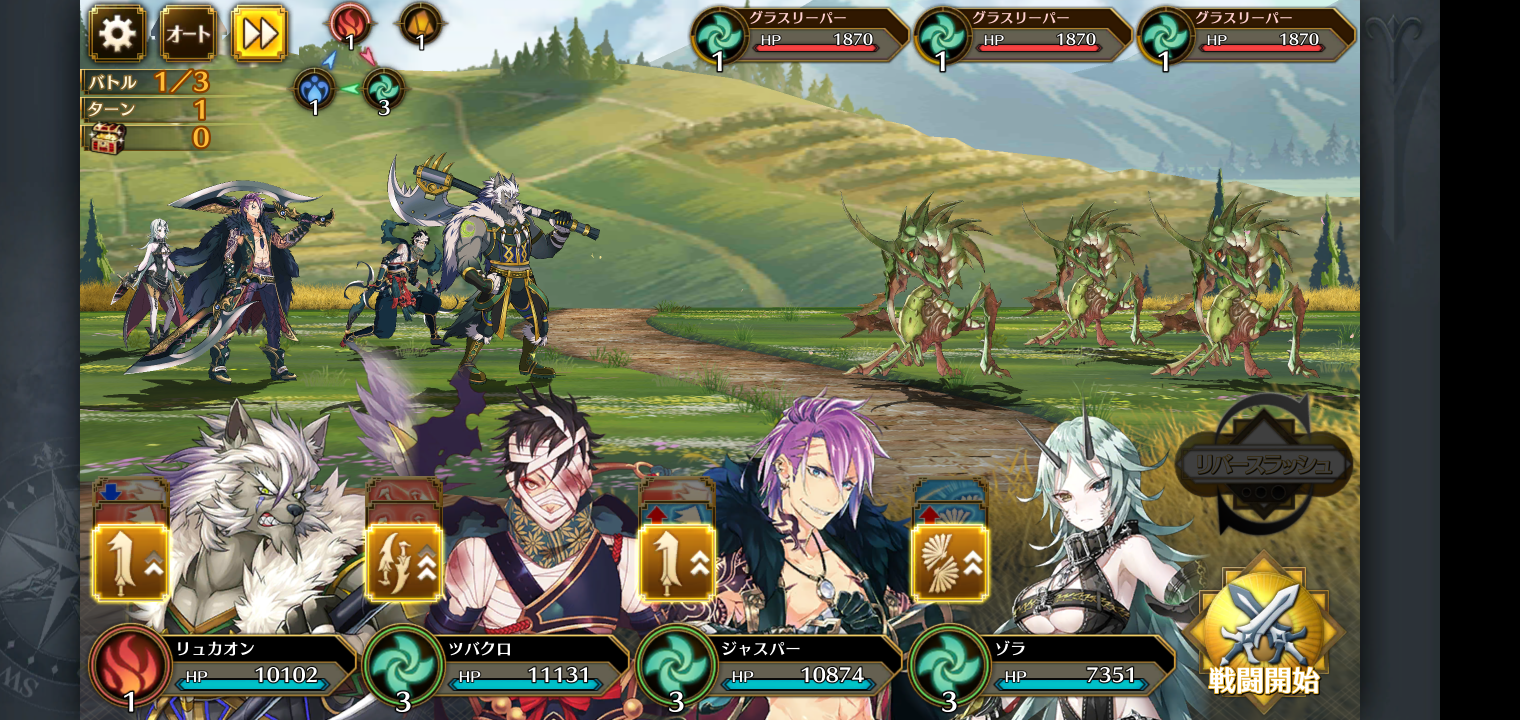This screenshot has width=1520, height=720.
Task: Select ジャスパー's skill card
Action: click(x=677, y=561)
